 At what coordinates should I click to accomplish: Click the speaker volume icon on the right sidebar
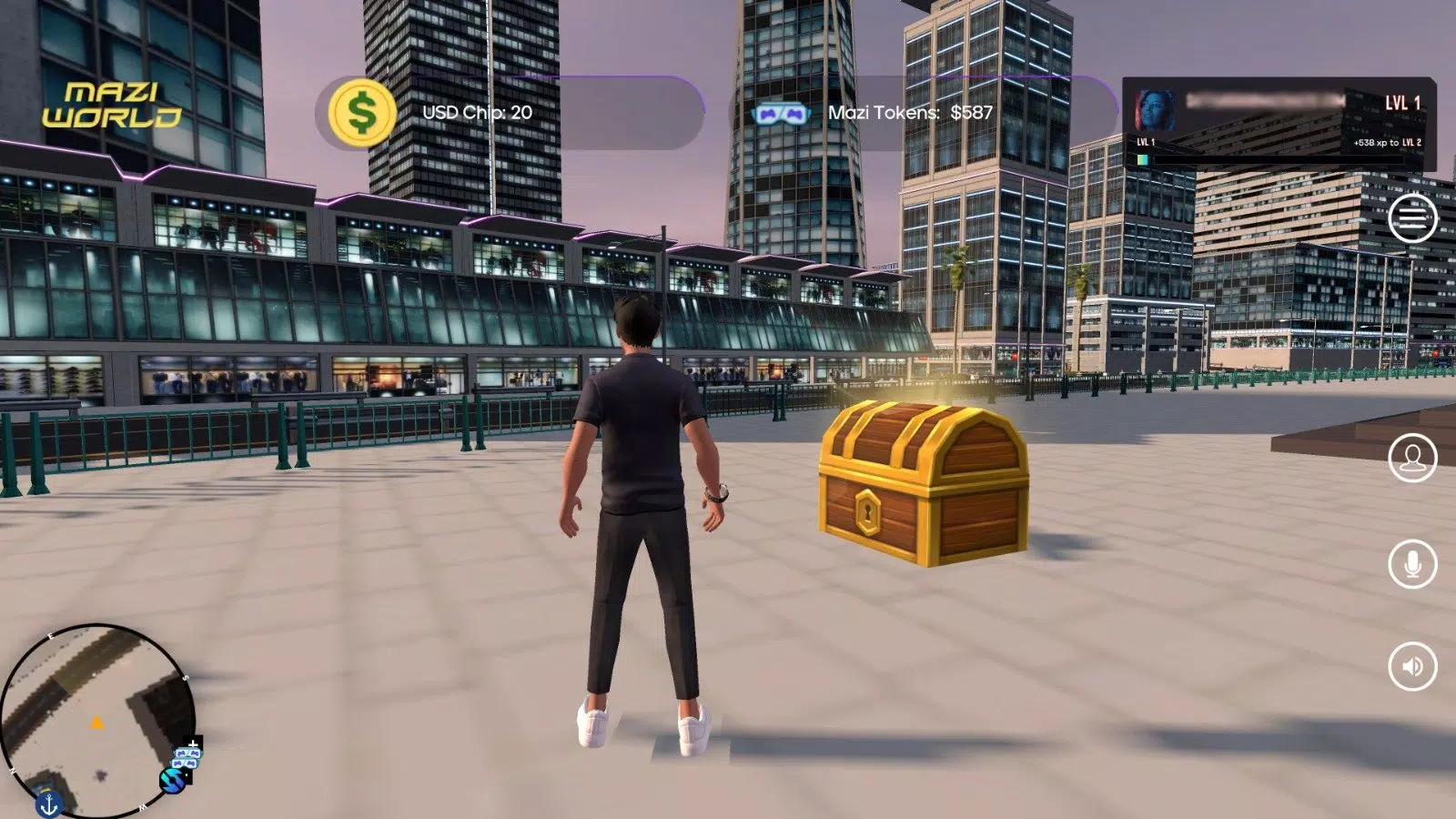pyautogui.click(x=1411, y=666)
